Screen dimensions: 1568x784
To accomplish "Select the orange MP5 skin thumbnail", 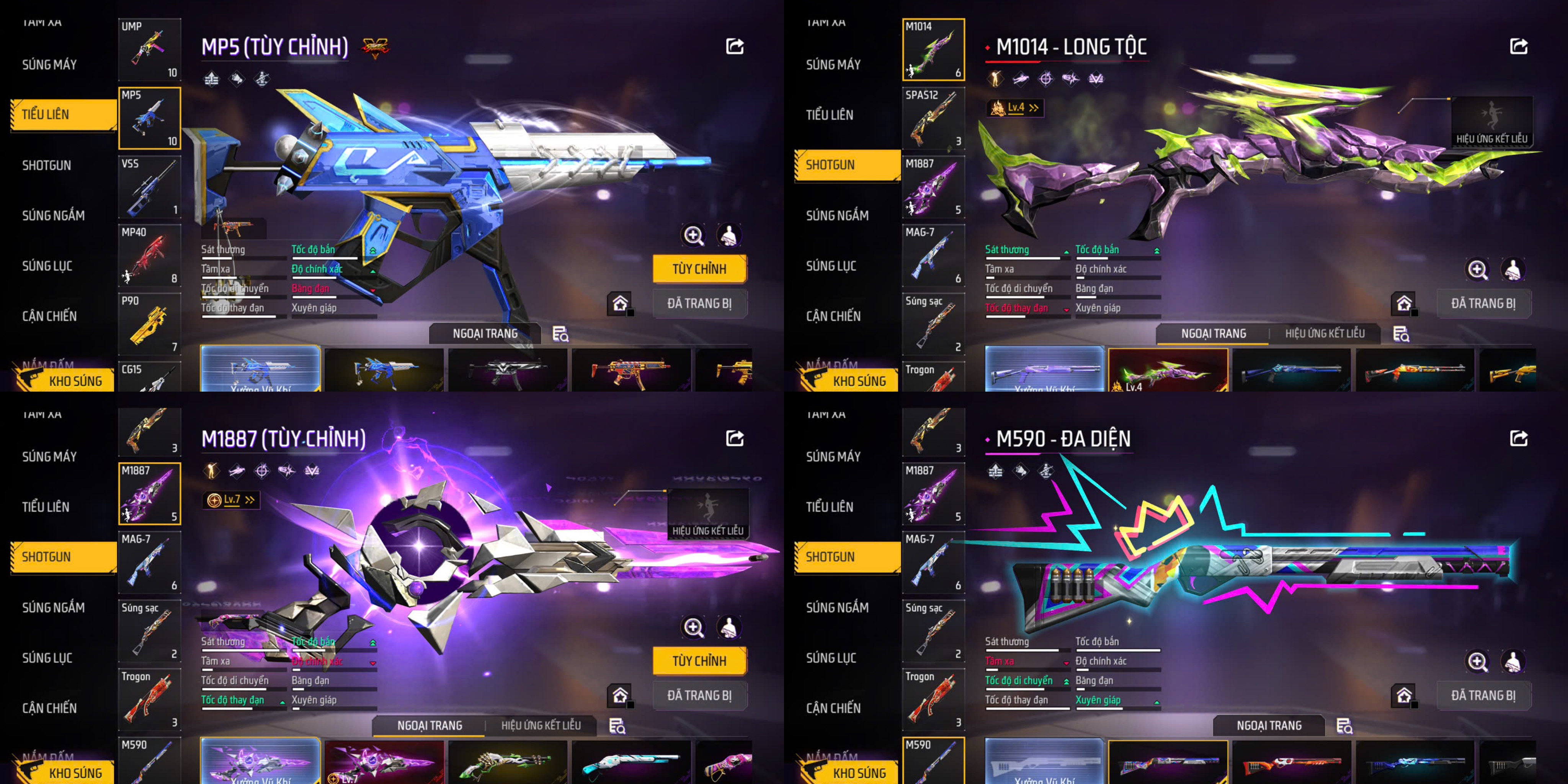I will pyautogui.click(x=630, y=369).
